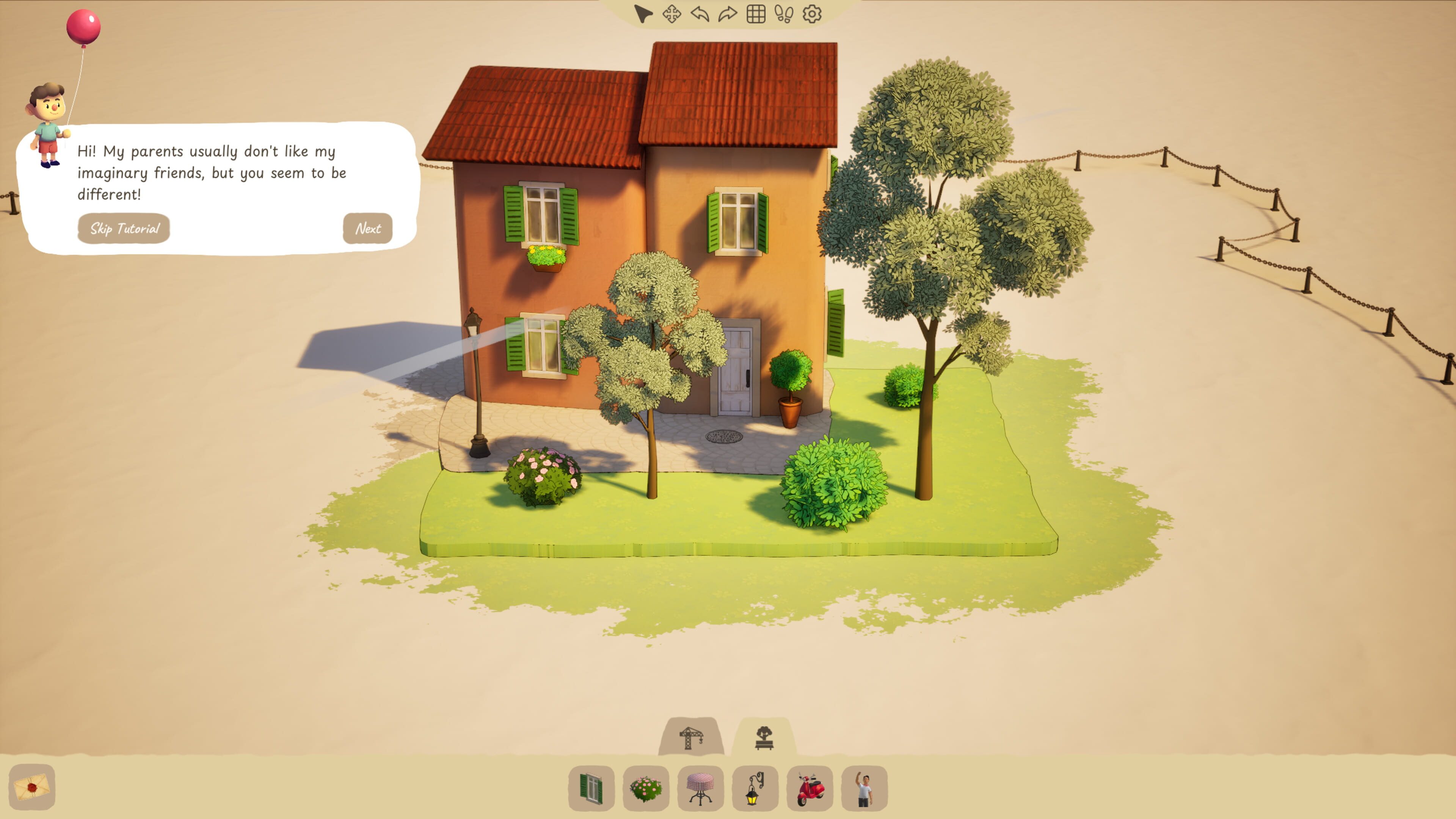The height and width of the screenshot is (819, 1456).
Task: Choose the hanging wall lantern item
Action: click(x=755, y=788)
